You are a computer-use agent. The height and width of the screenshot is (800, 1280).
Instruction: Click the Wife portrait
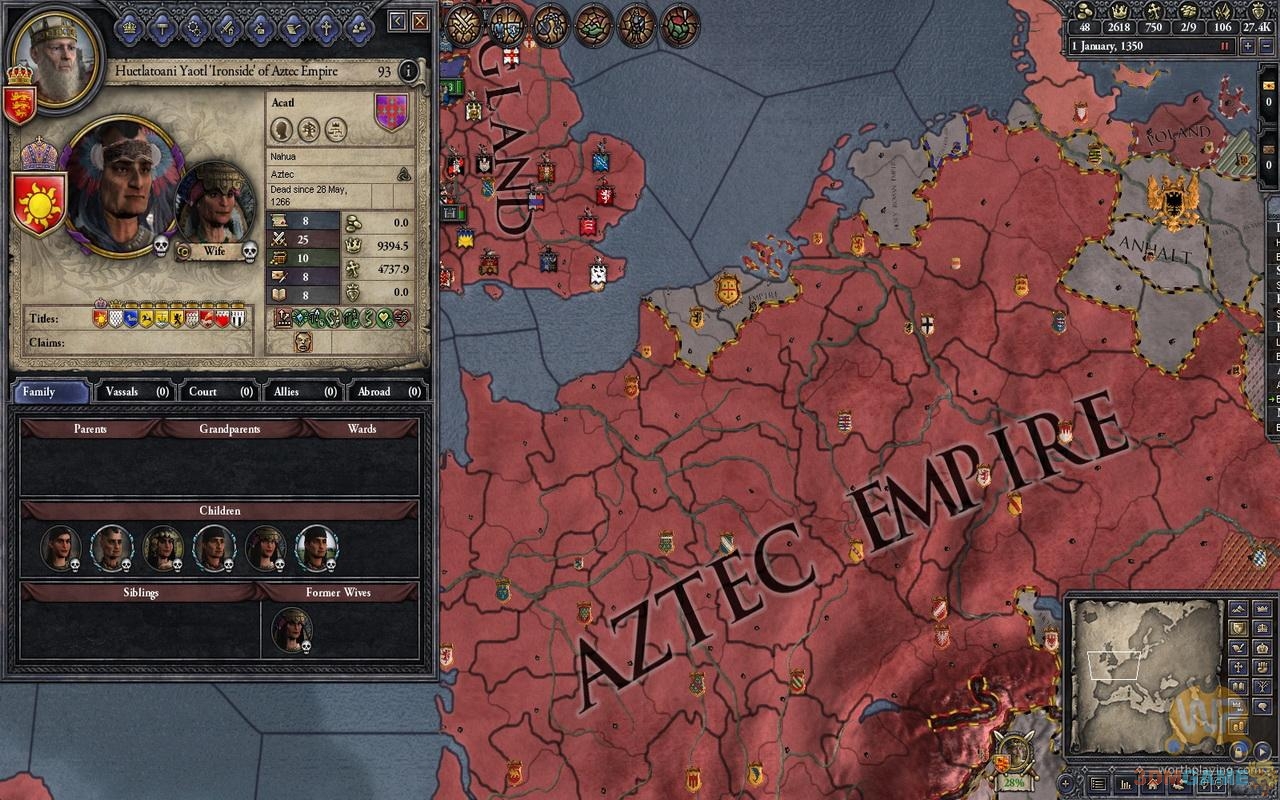[213, 204]
